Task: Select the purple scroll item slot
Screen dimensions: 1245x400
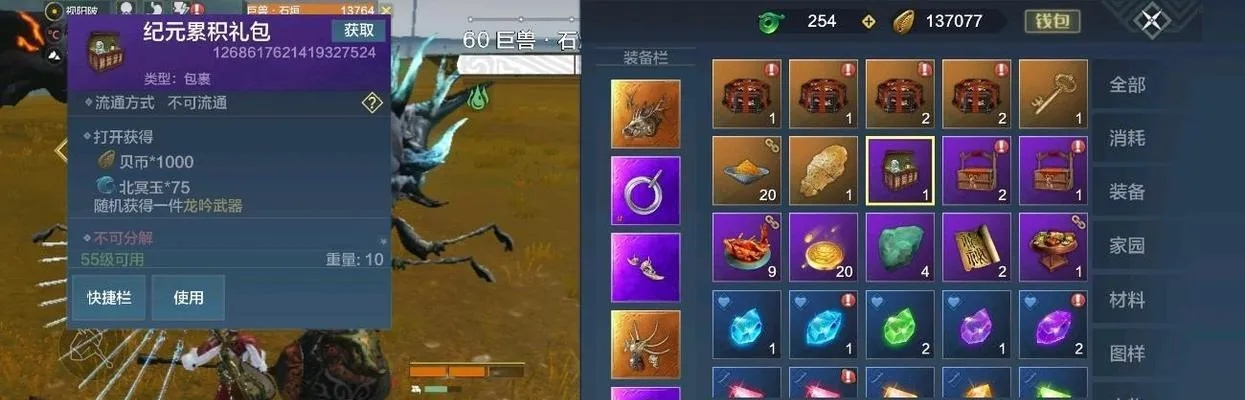Action: click(976, 247)
